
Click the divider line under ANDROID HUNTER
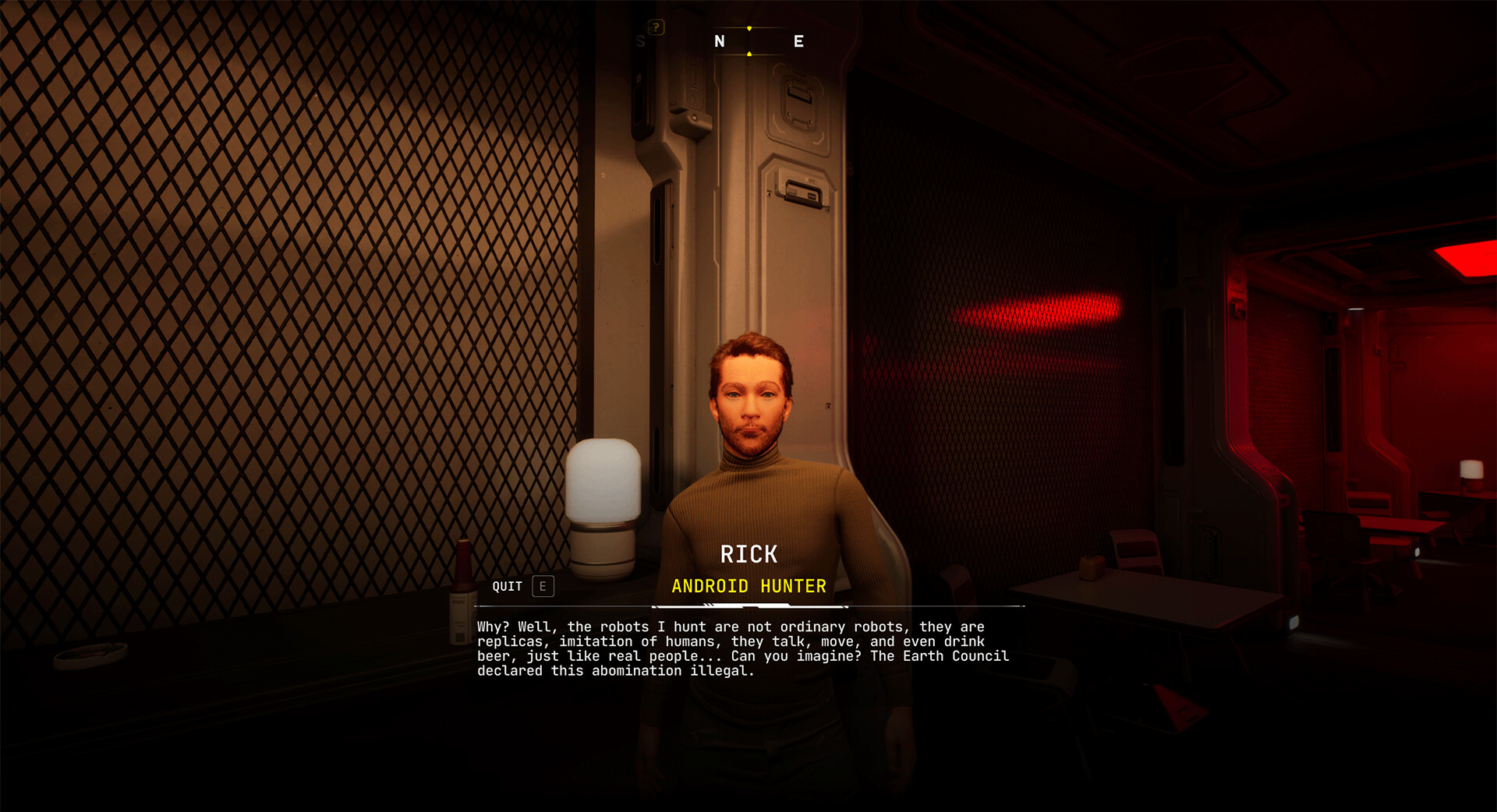coord(748,605)
